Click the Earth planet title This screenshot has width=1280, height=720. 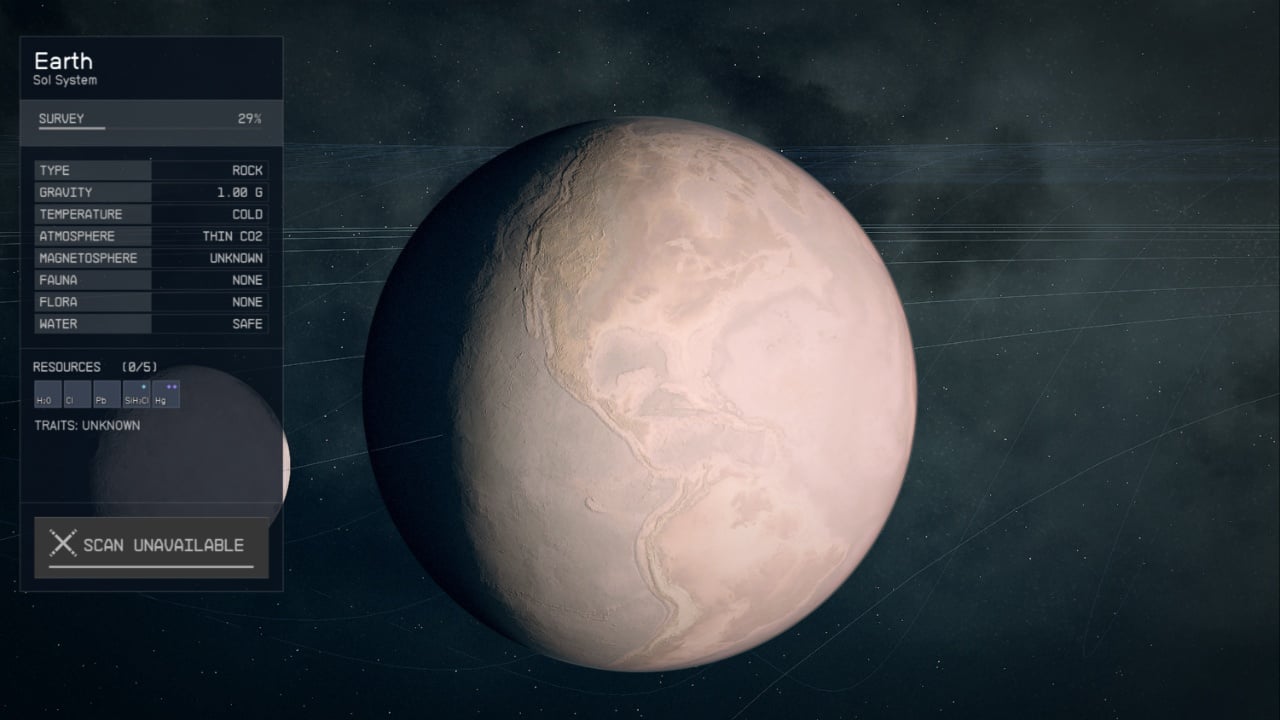[65, 61]
